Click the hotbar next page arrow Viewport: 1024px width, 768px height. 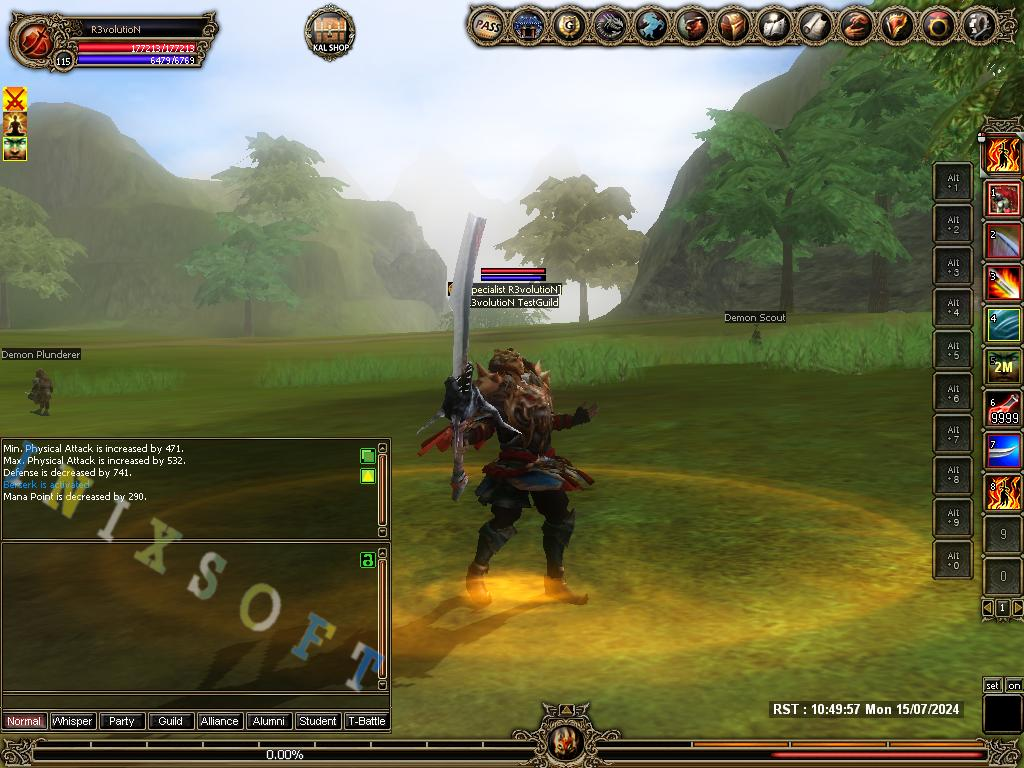[x=1017, y=607]
